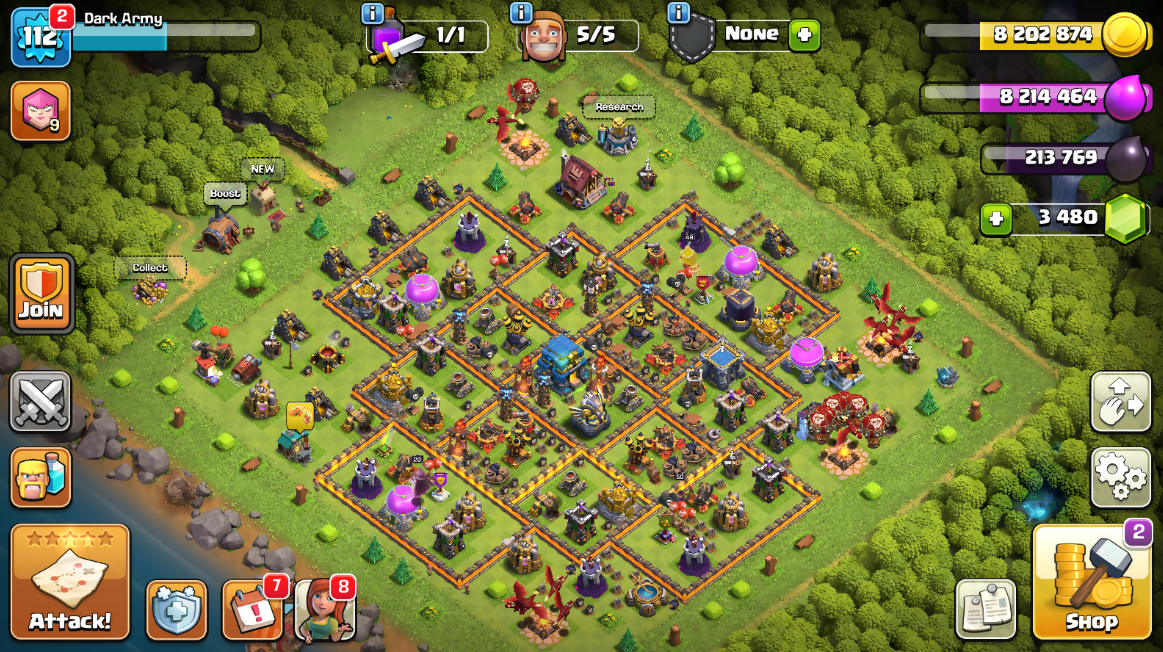Show info for the 1/1 sword counter
The image size is (1163, 652).
pos(372,13)
